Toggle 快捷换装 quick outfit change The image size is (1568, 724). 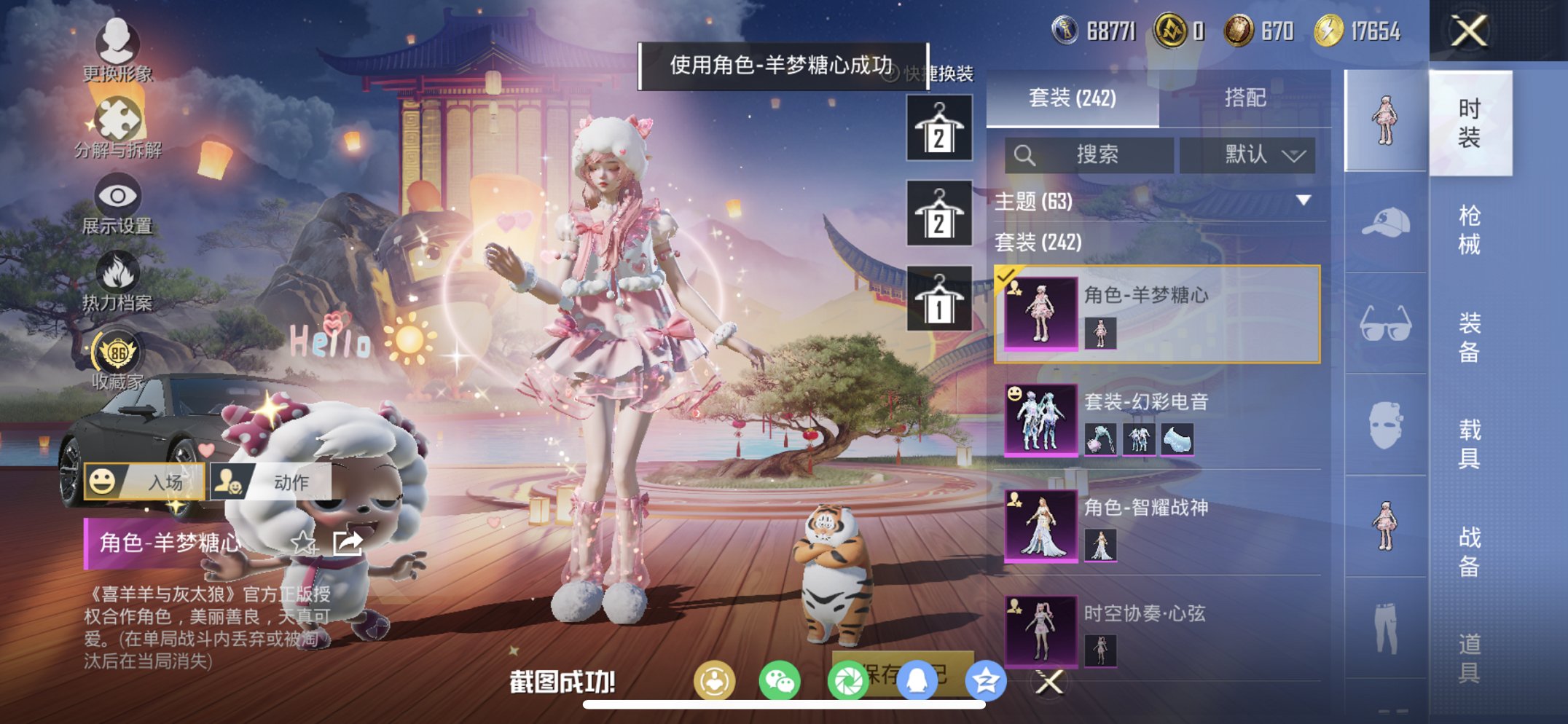tap(939, 73)
